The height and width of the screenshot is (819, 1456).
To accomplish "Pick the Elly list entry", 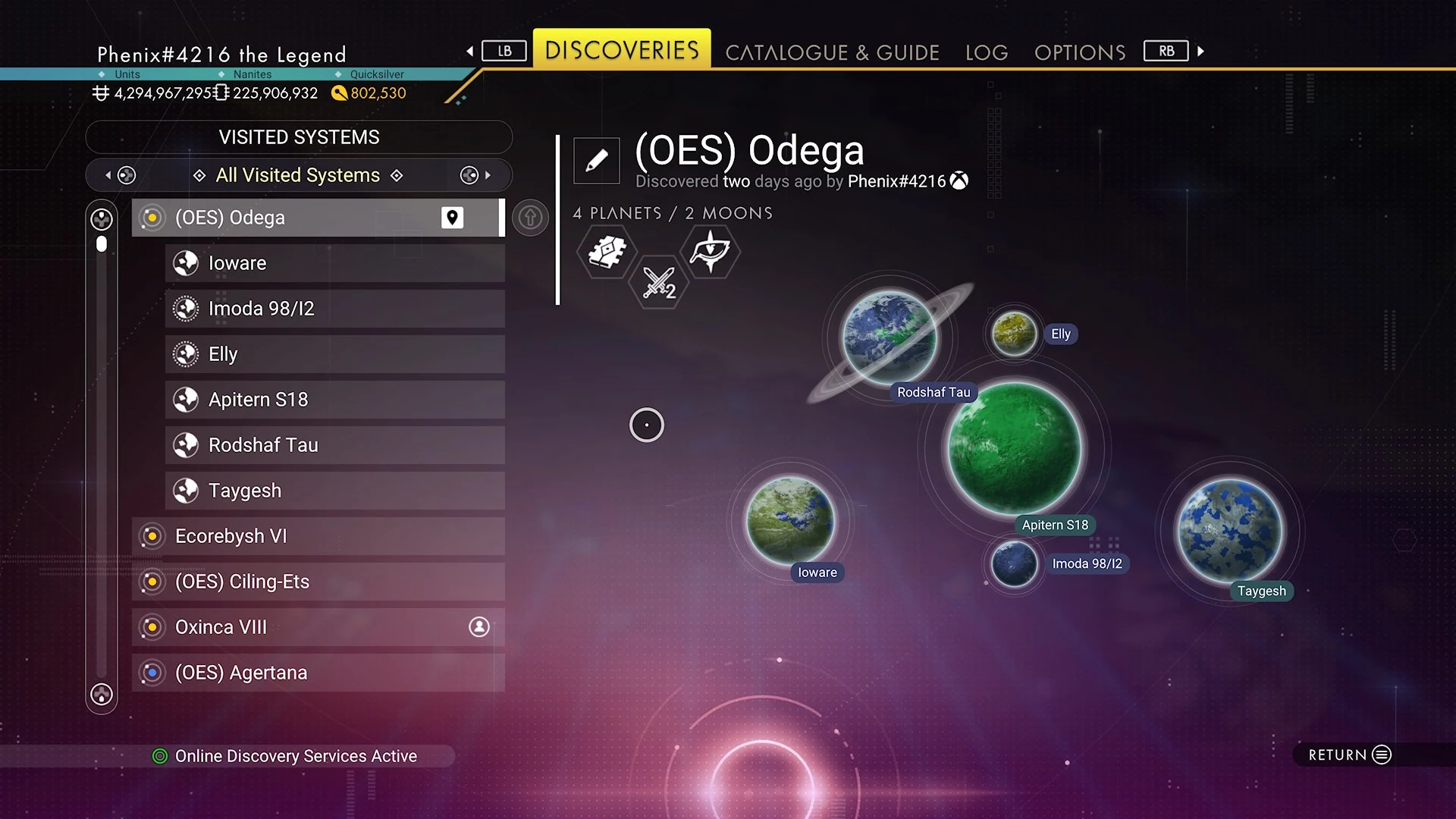I will click(334, 354).
